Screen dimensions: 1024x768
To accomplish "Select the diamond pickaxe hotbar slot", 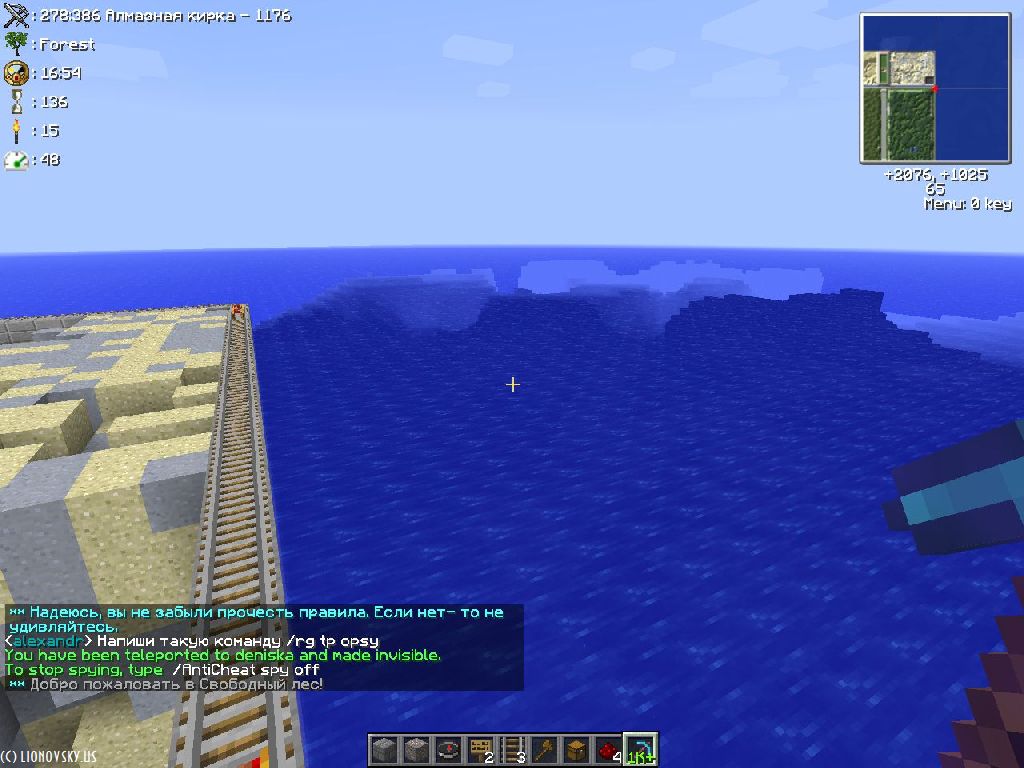I will [x=640, y=749].
